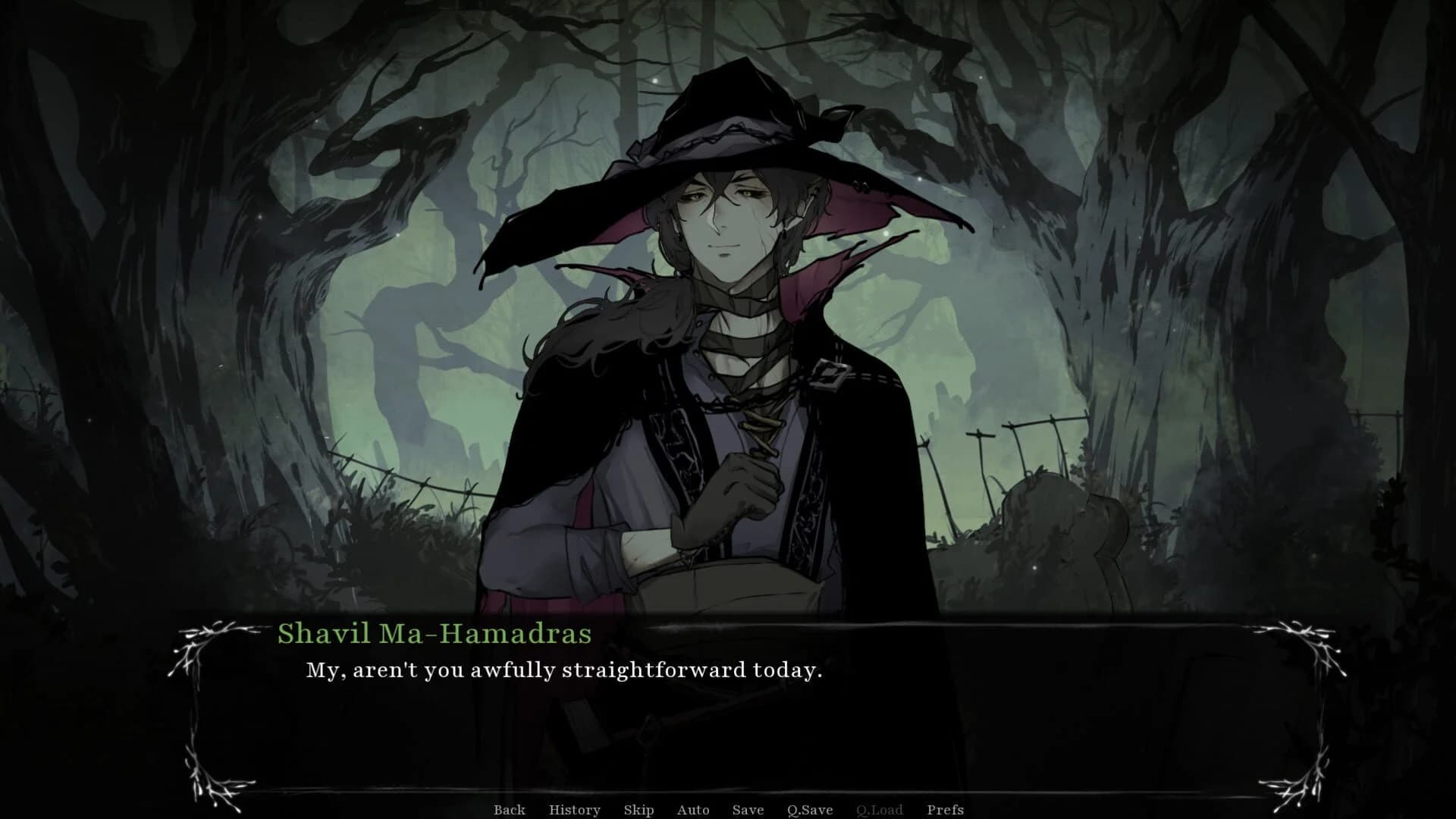Screen dimensions: 1456x819
Task: Go Back to the previous dialogue line
Action: point(510,810)
